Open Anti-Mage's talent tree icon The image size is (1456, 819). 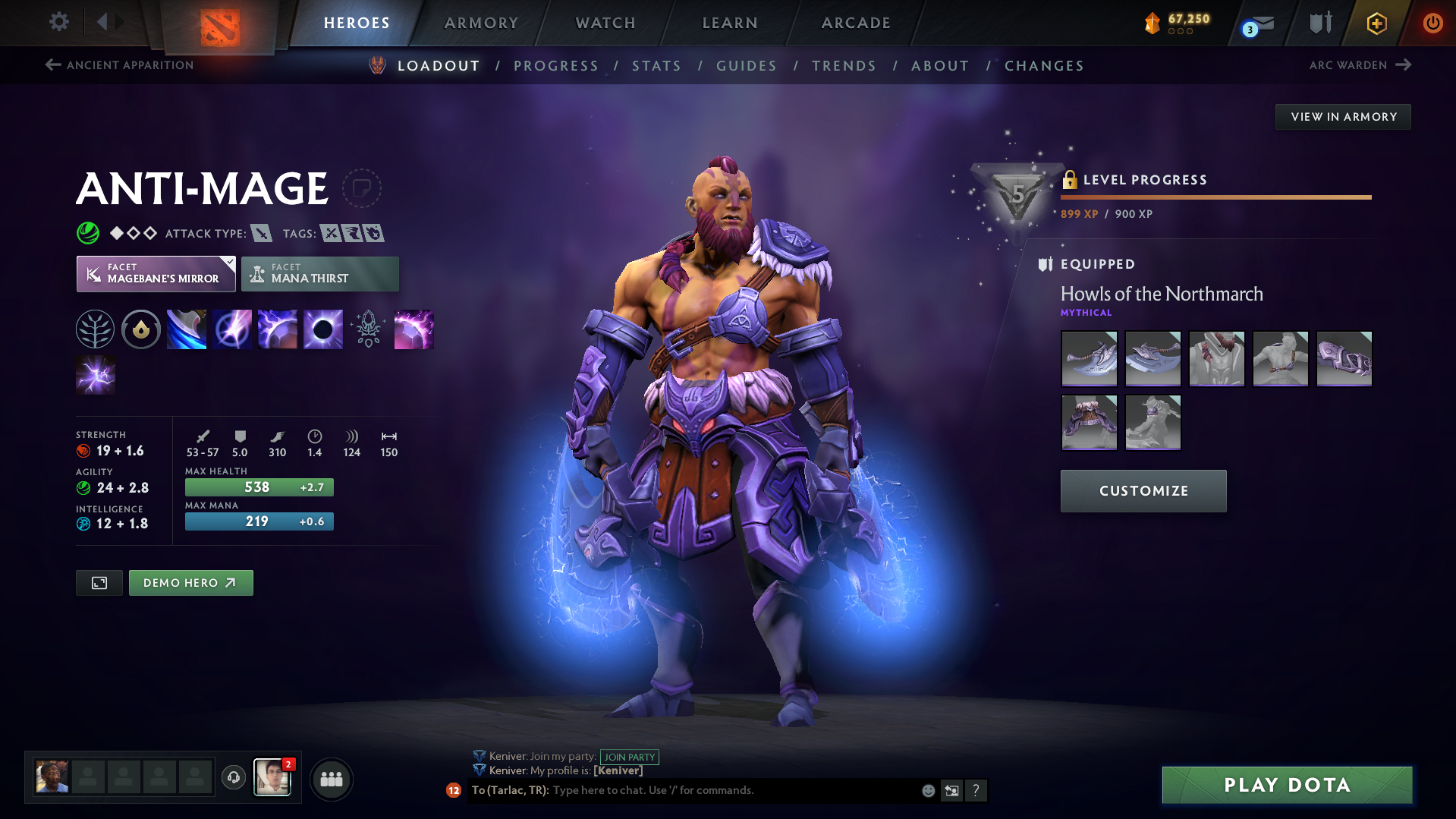[x=95, y=329]
